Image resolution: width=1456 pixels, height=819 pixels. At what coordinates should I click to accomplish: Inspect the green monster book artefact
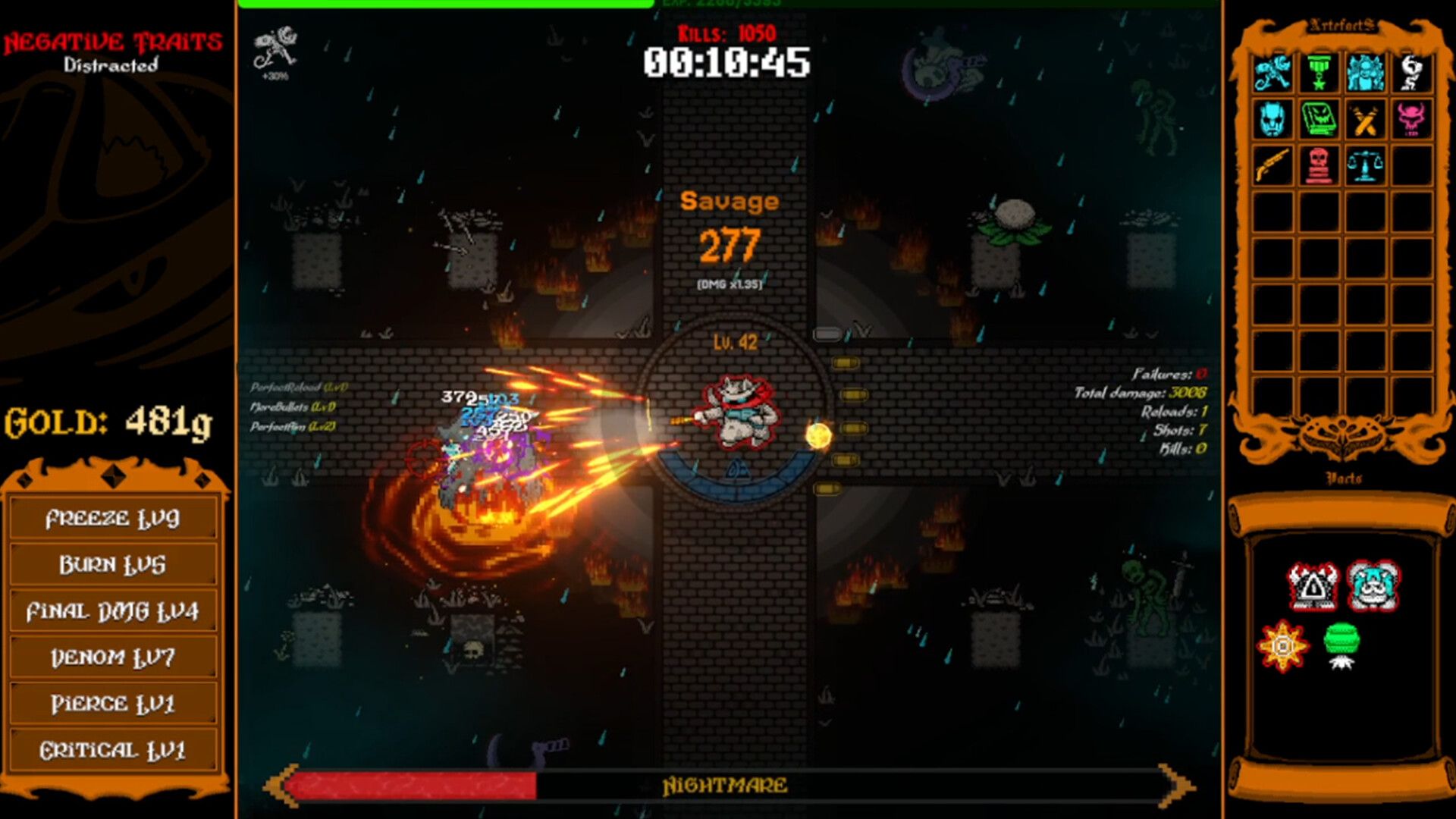pyautogui.click(x=1319, y=119)
